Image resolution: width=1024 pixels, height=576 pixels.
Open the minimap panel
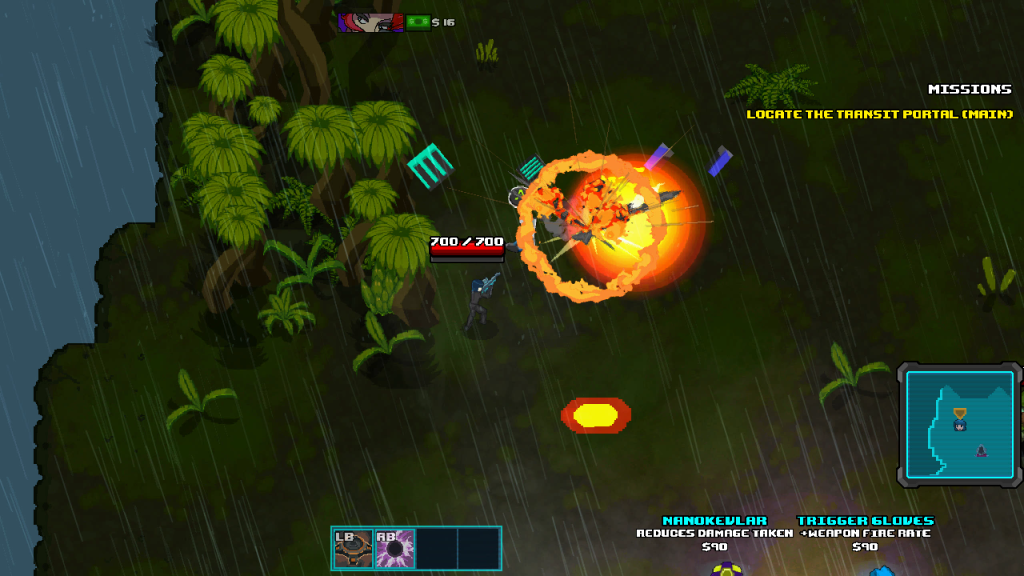[959, 425]
